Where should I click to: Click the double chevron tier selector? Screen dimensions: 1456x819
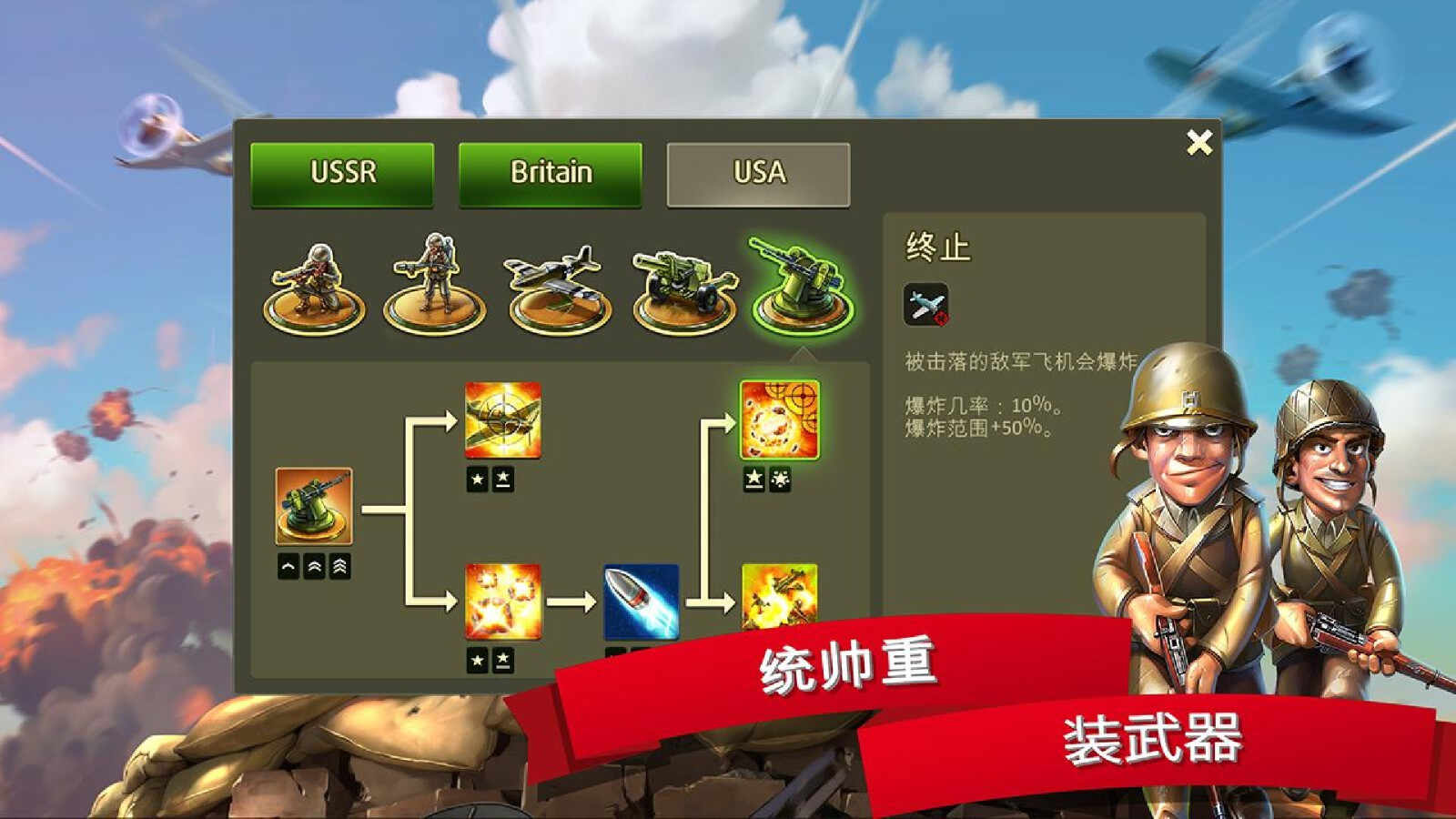coord(314,565)
